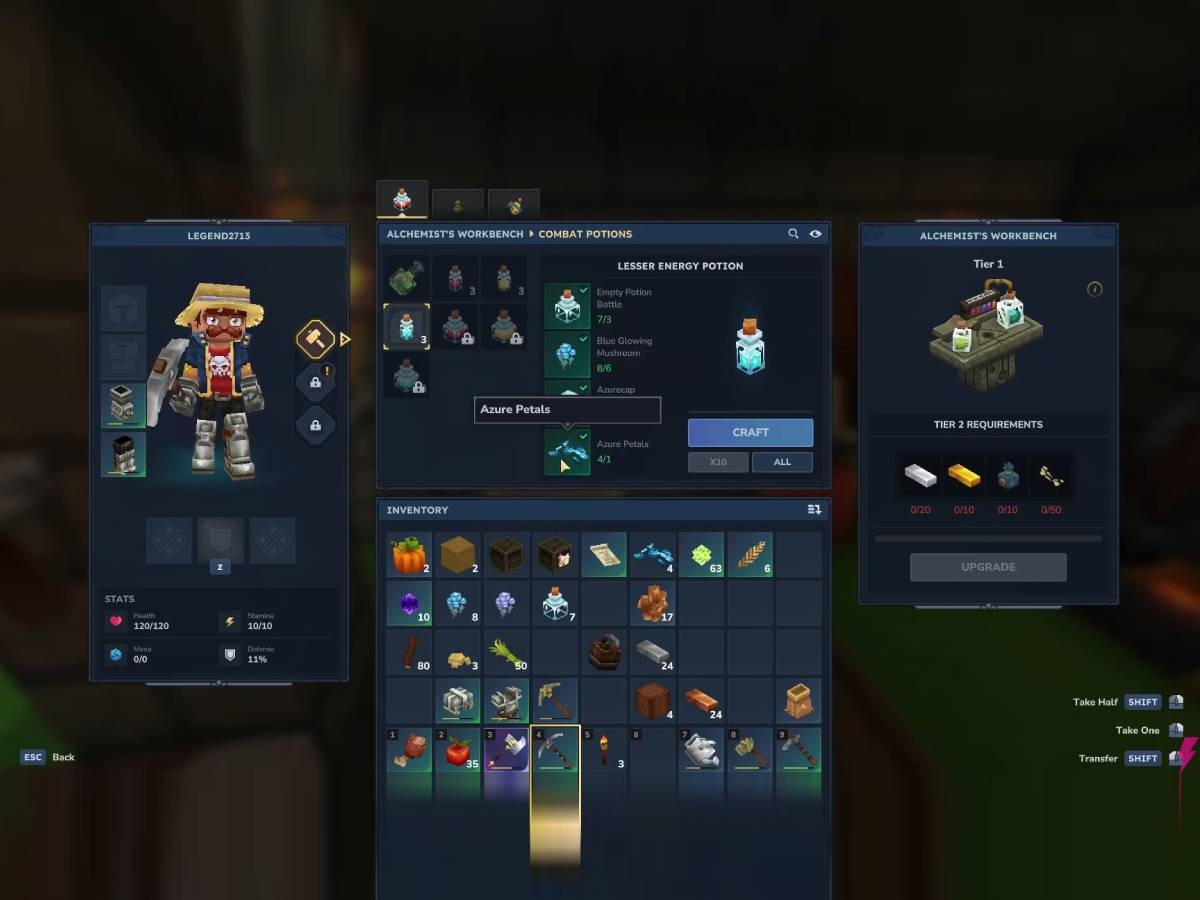This screenshot has width=1200, height=900.
Task: Click the Azure Petals ingredient slot
Action: pyautogui.click(x=567, y=451)
